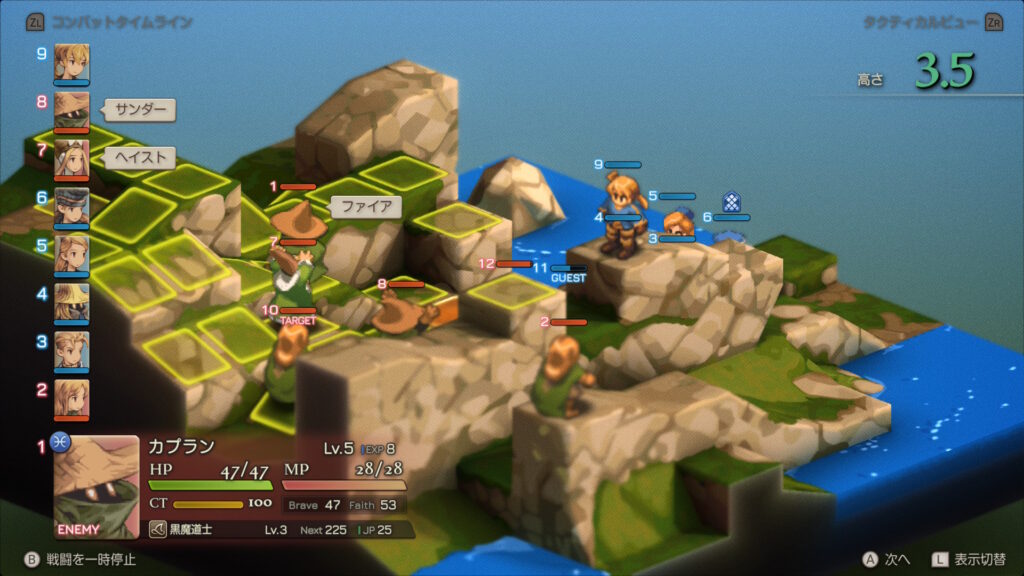Choose the turn 6 capped soldier portrait

click(x=71, y=206)
